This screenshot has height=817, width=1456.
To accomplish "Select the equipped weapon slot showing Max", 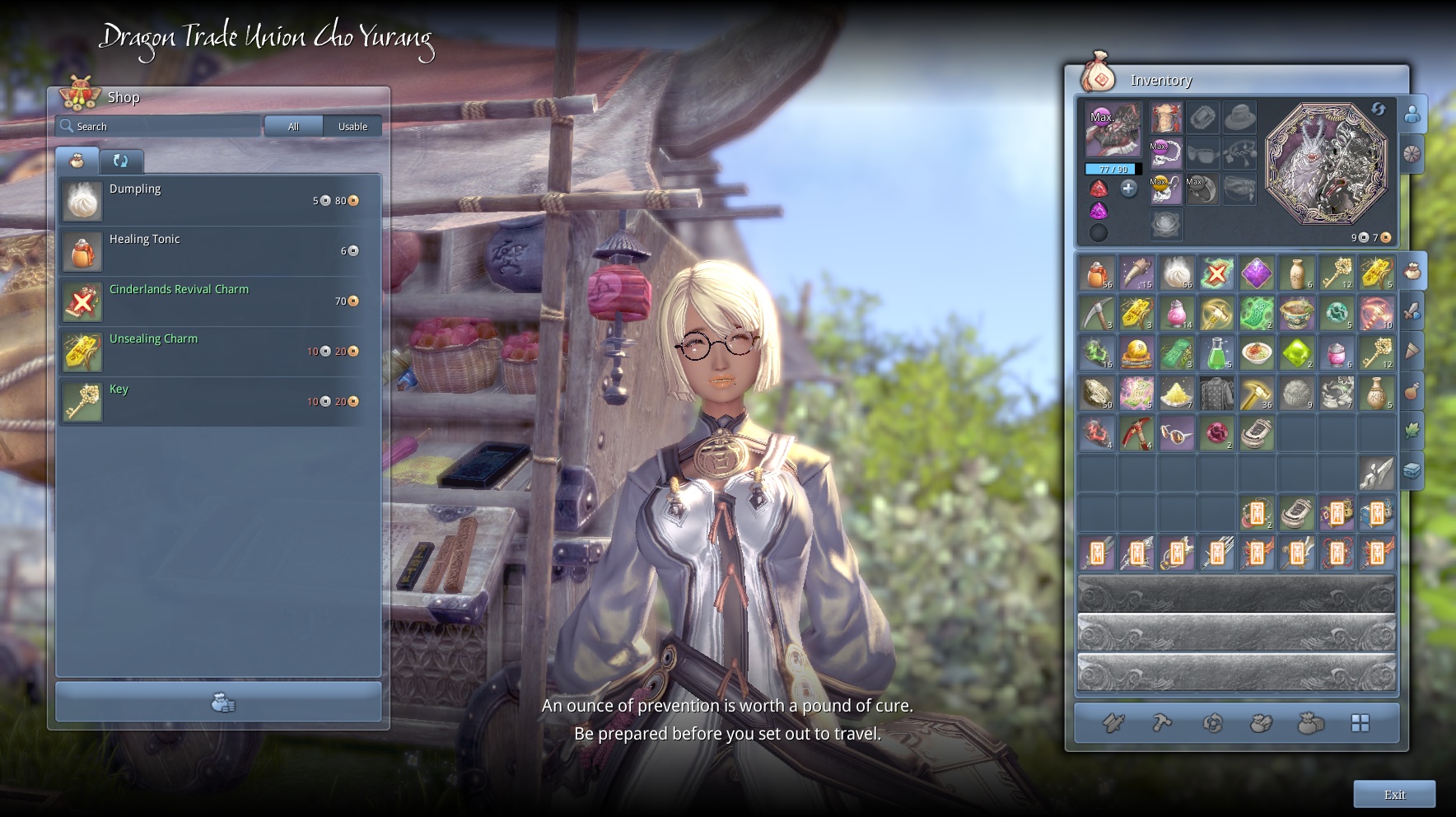I will (1113, 129).
